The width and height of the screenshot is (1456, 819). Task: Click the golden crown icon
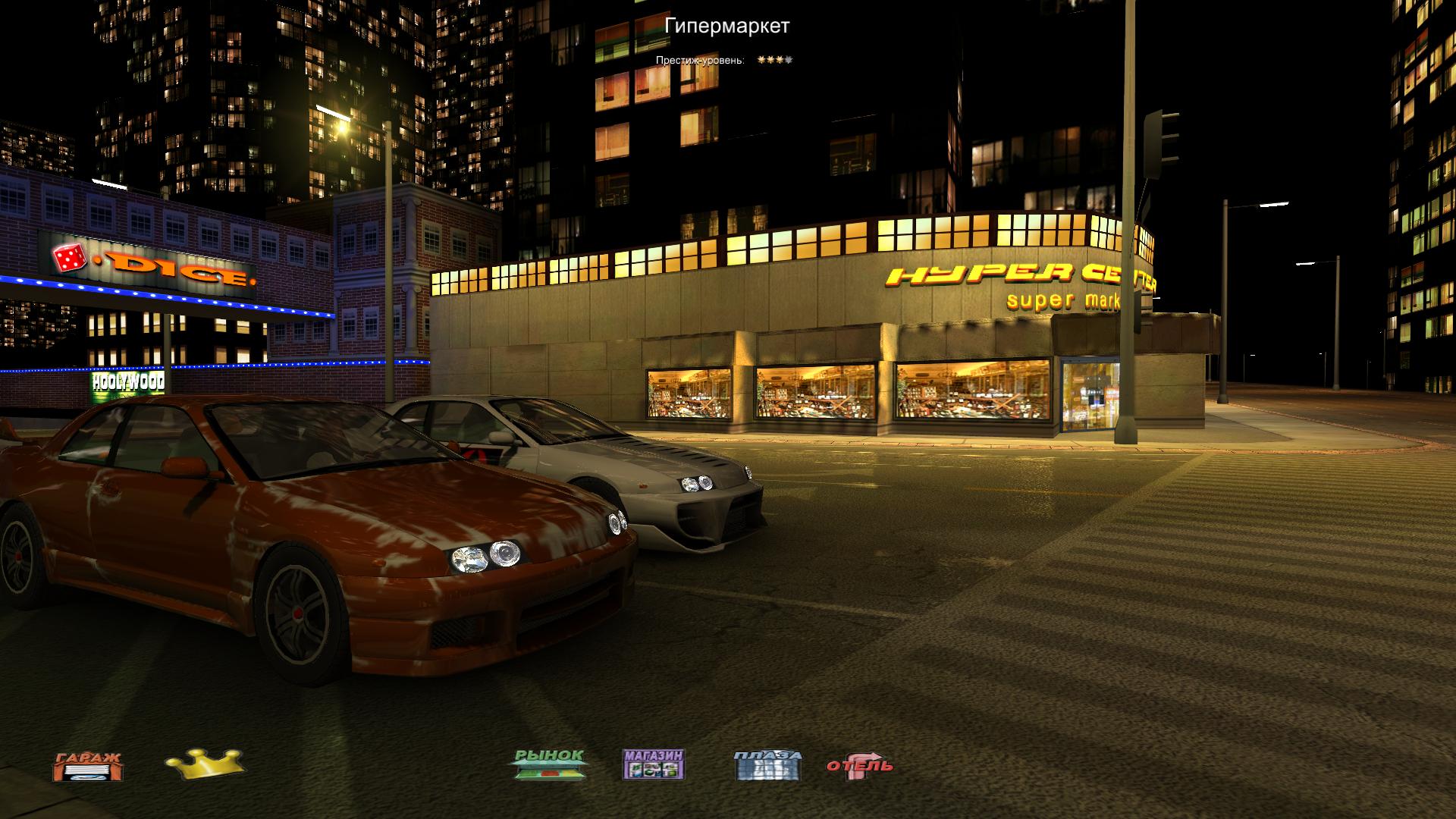pyautogui.click(x=205, y=764)
